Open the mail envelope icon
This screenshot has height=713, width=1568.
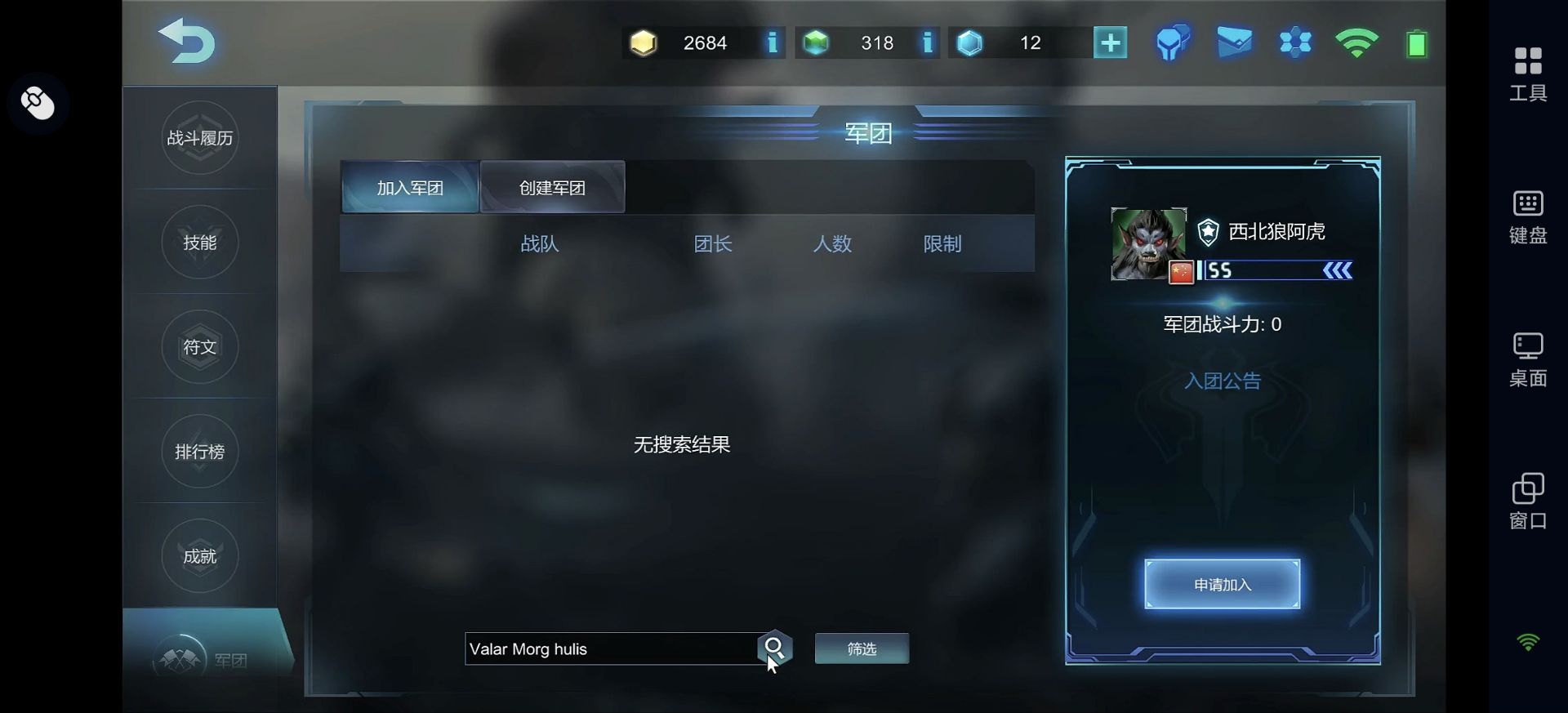(x=1234, y=42)
